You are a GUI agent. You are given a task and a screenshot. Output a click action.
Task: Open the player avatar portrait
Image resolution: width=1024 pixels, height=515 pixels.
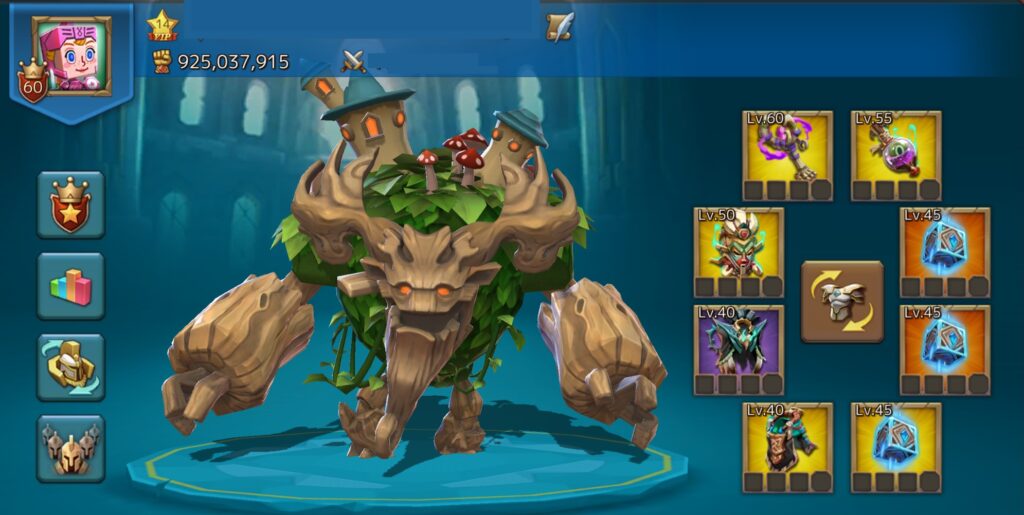[x=71, y=55]
